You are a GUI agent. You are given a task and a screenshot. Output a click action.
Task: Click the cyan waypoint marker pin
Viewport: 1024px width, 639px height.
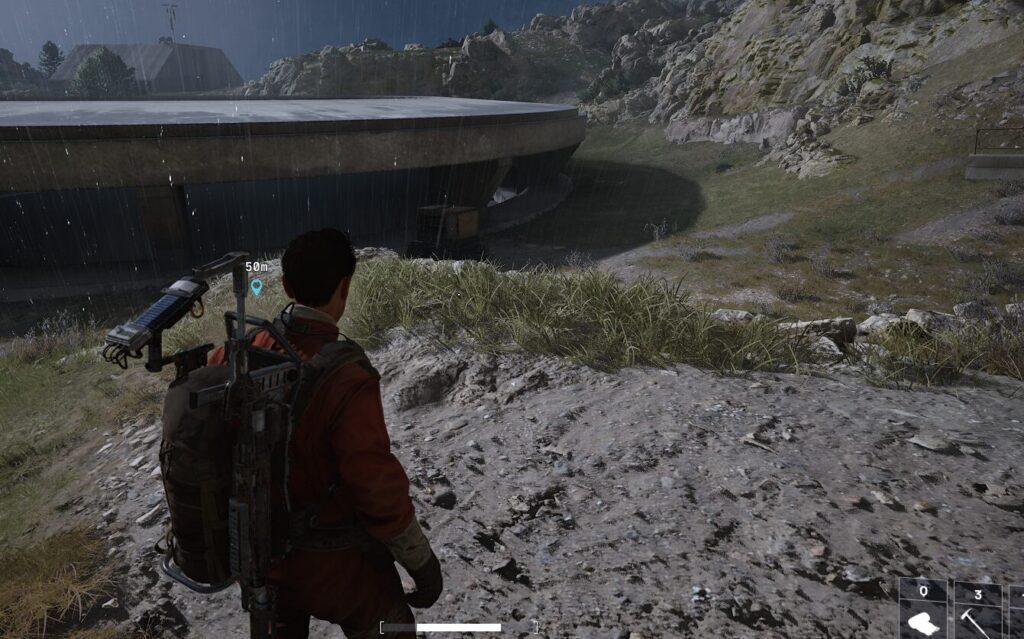(x=256, y=287)
